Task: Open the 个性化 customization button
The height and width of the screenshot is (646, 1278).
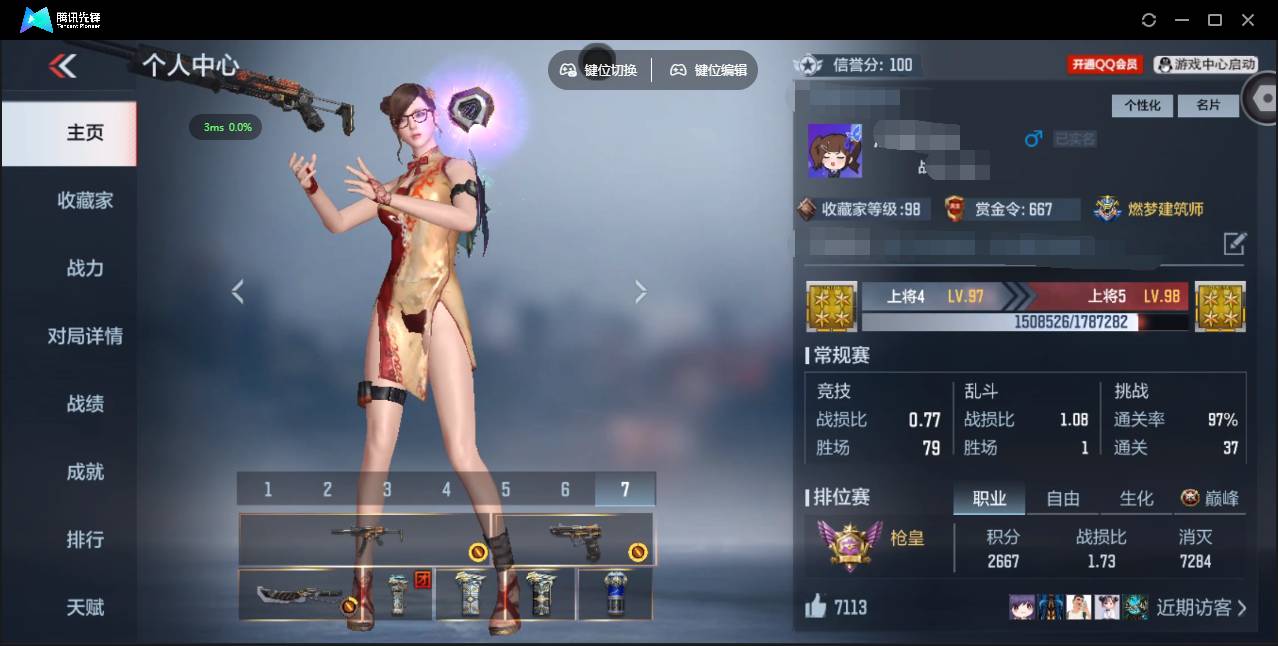Action: point(1142,105)
